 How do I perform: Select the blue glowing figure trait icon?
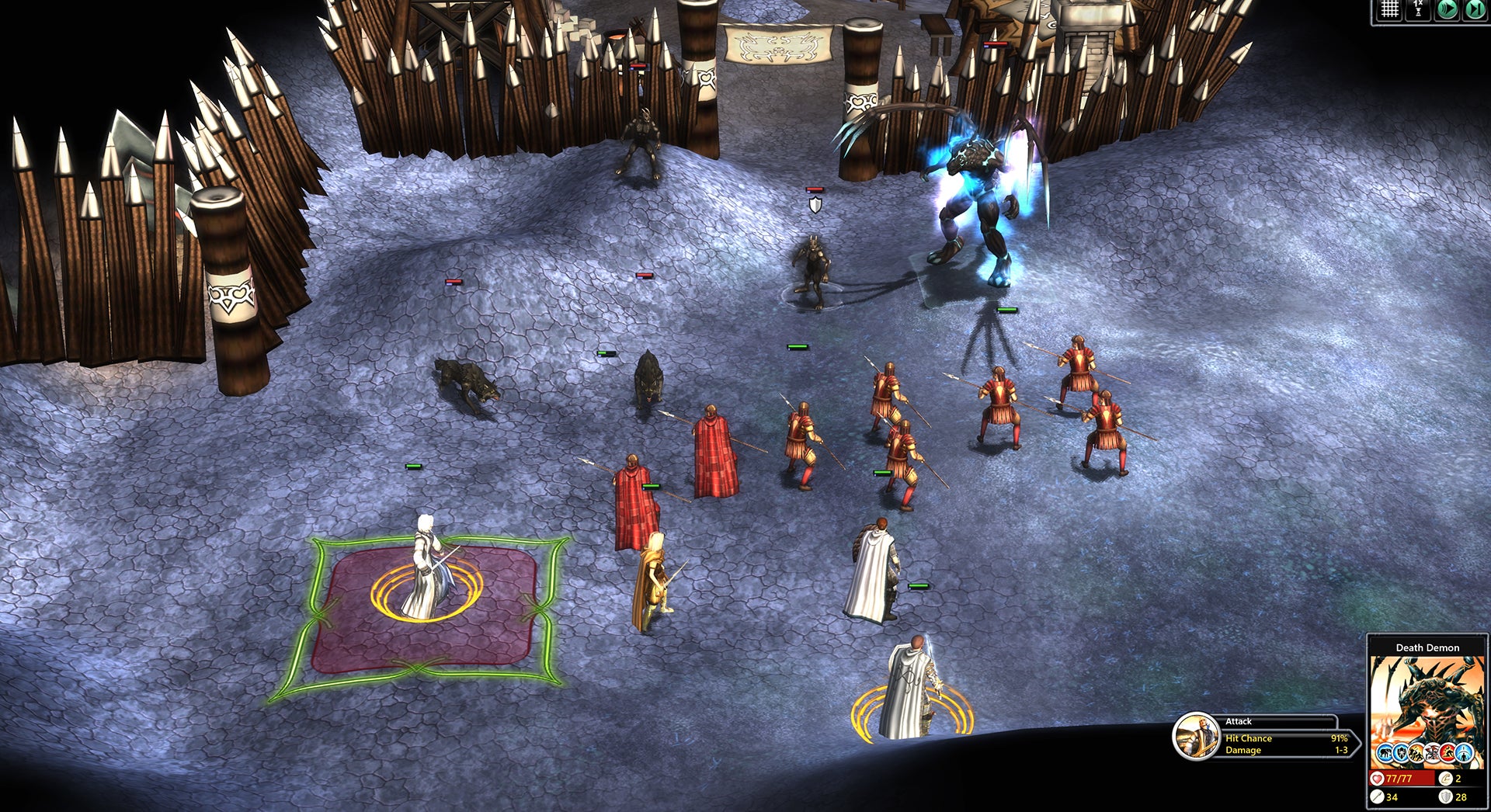1465,752
